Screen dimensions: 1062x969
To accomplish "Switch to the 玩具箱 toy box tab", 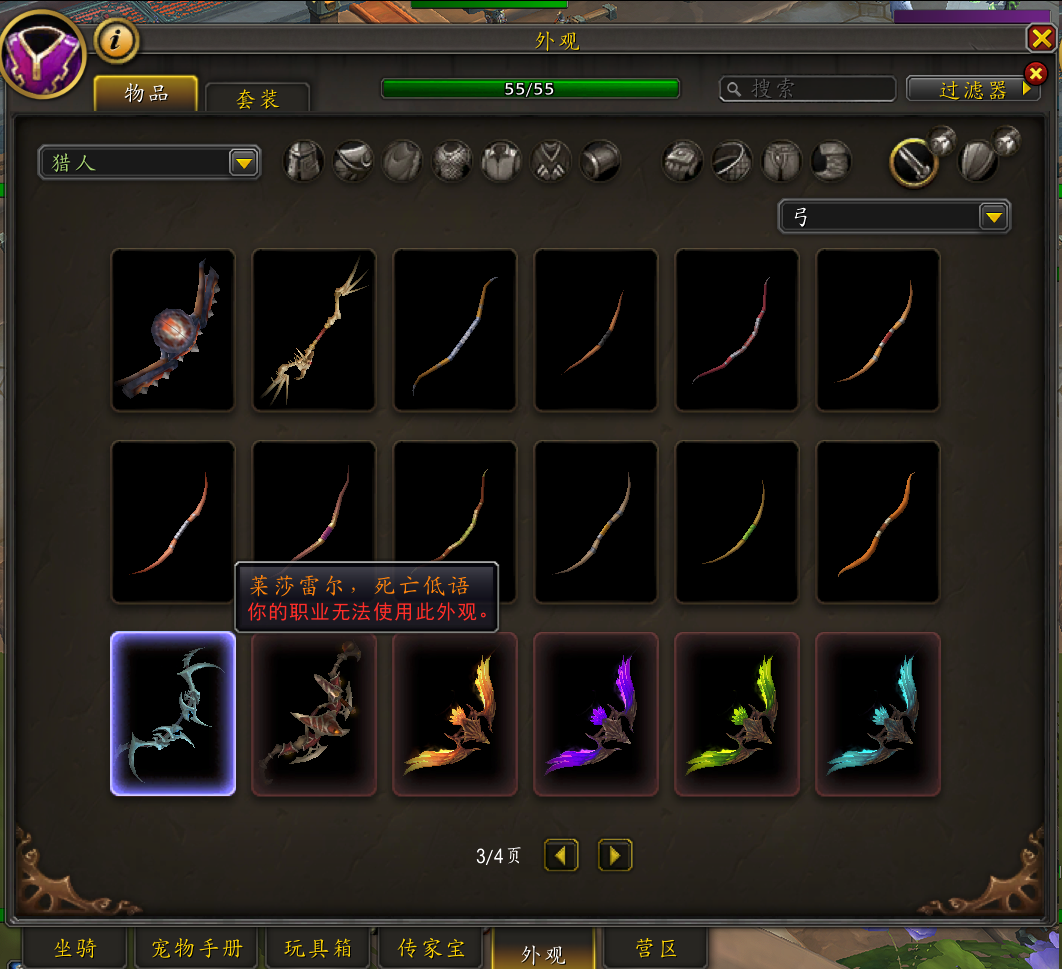I will click(x=318, y=948).
